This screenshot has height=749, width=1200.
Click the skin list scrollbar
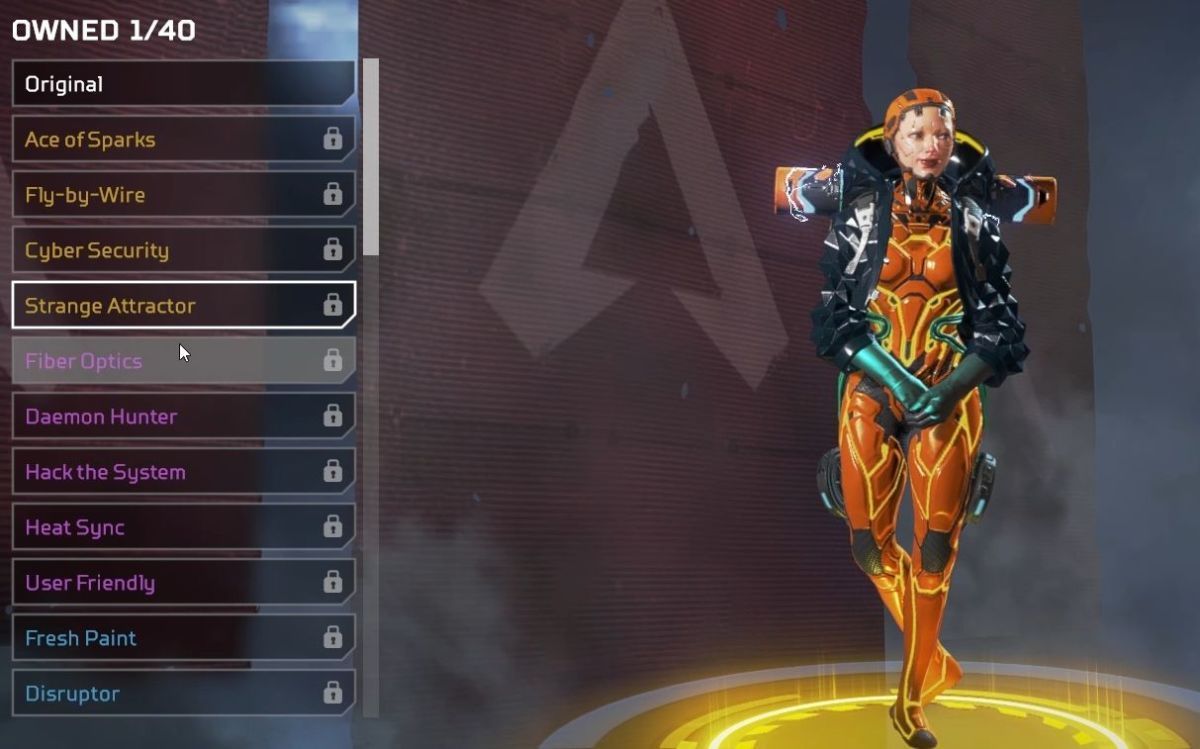(x=371, y=156)
